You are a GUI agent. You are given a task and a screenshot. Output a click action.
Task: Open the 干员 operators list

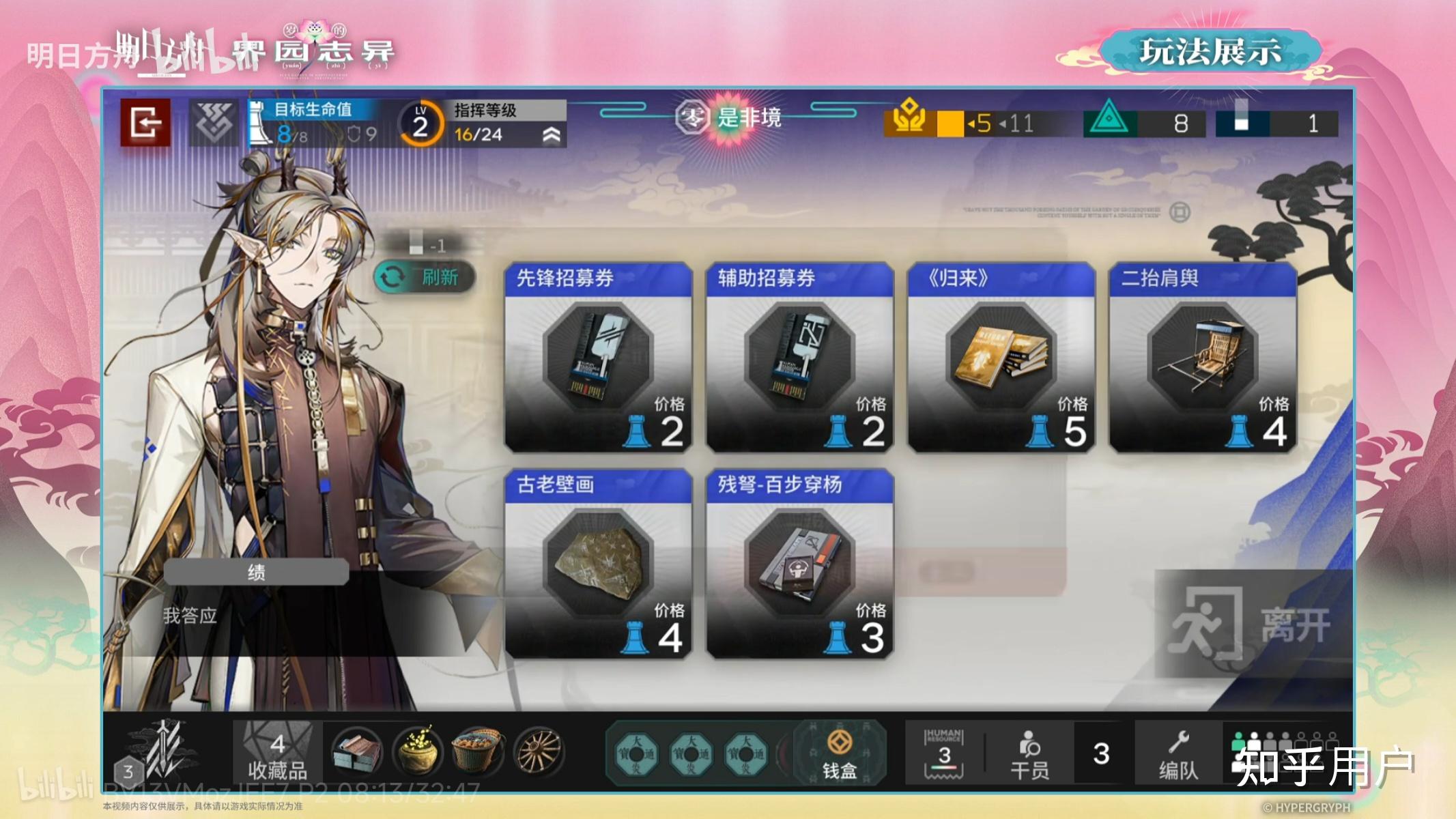pos(1029,753)
